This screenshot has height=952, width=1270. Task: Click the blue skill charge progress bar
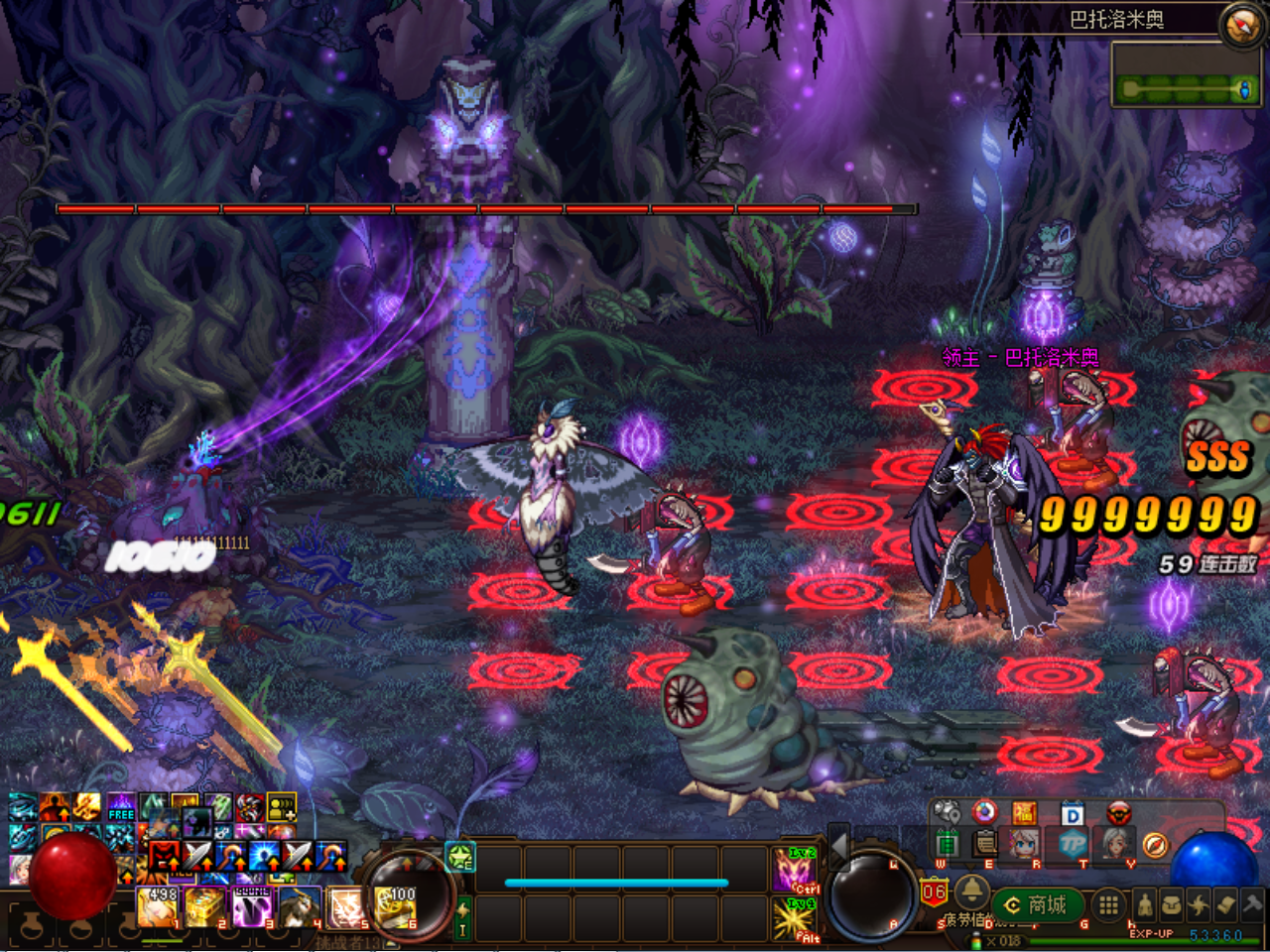click(615, 883)
